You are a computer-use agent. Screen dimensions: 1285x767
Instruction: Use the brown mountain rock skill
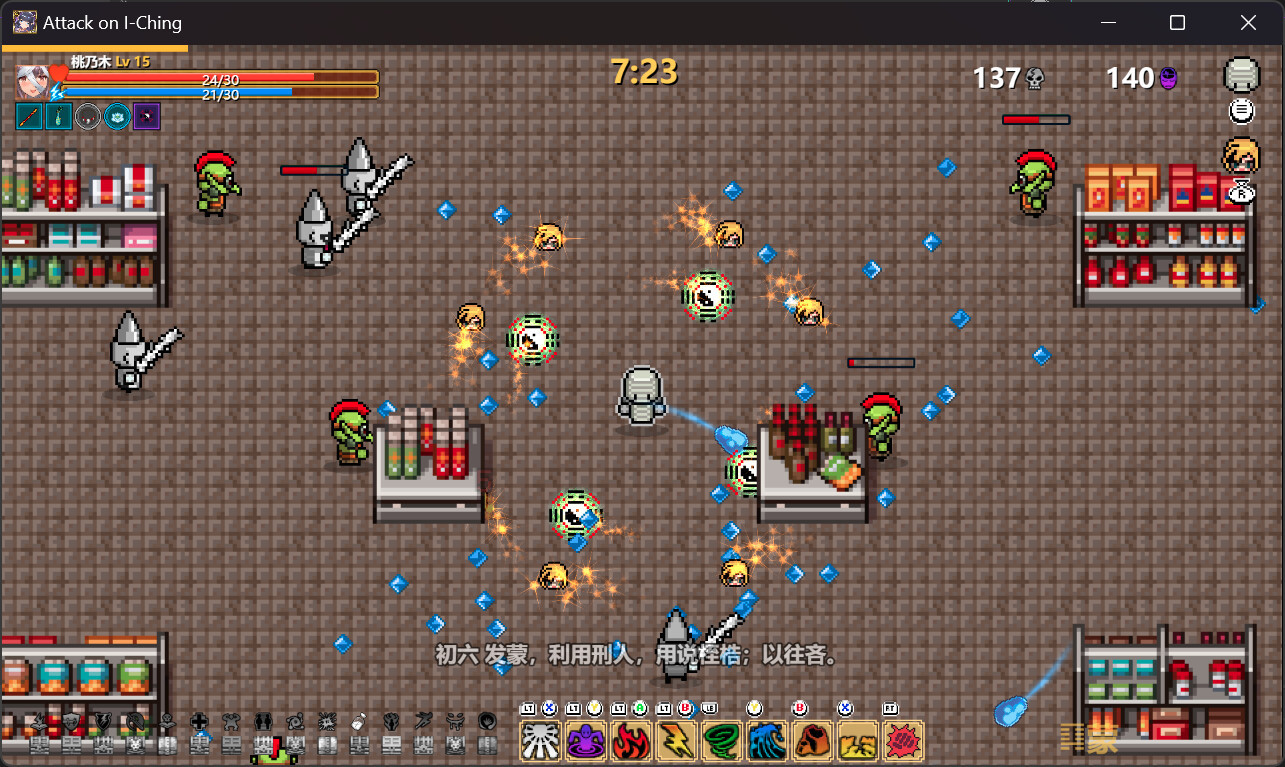(x=813, y=741)
